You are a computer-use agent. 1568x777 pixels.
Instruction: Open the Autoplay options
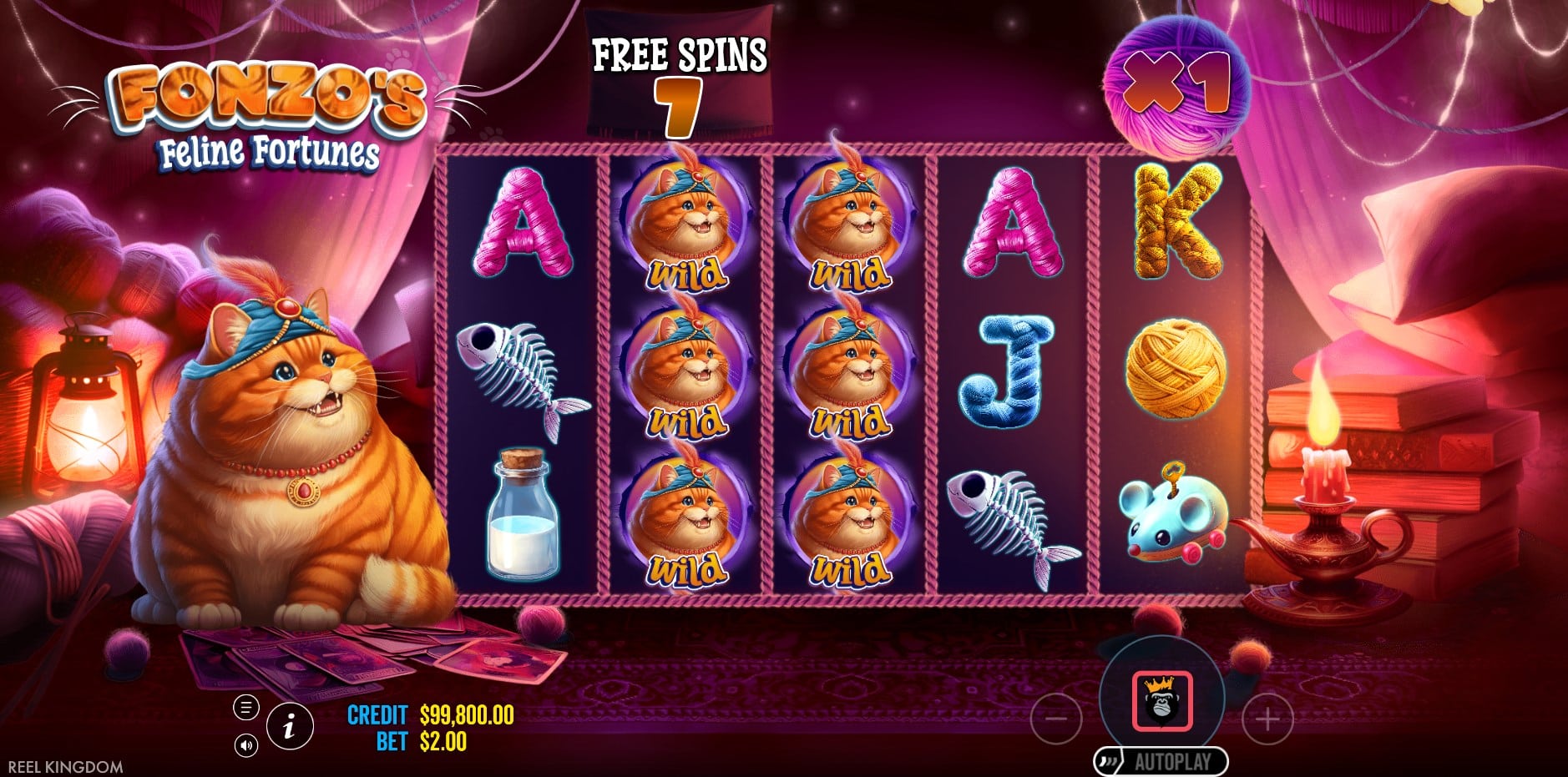1161,761
